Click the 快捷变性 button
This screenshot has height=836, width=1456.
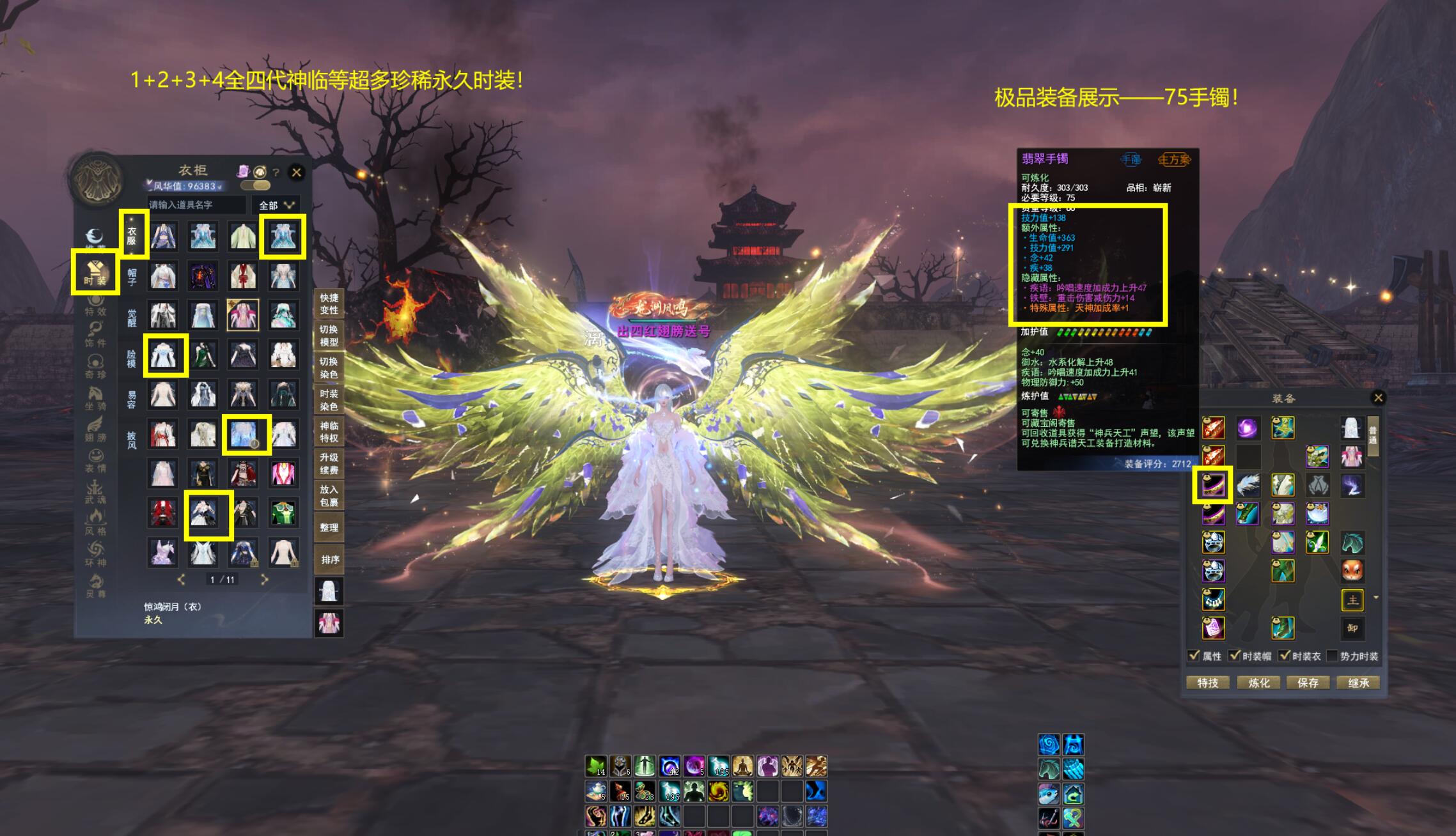[329, 304]
